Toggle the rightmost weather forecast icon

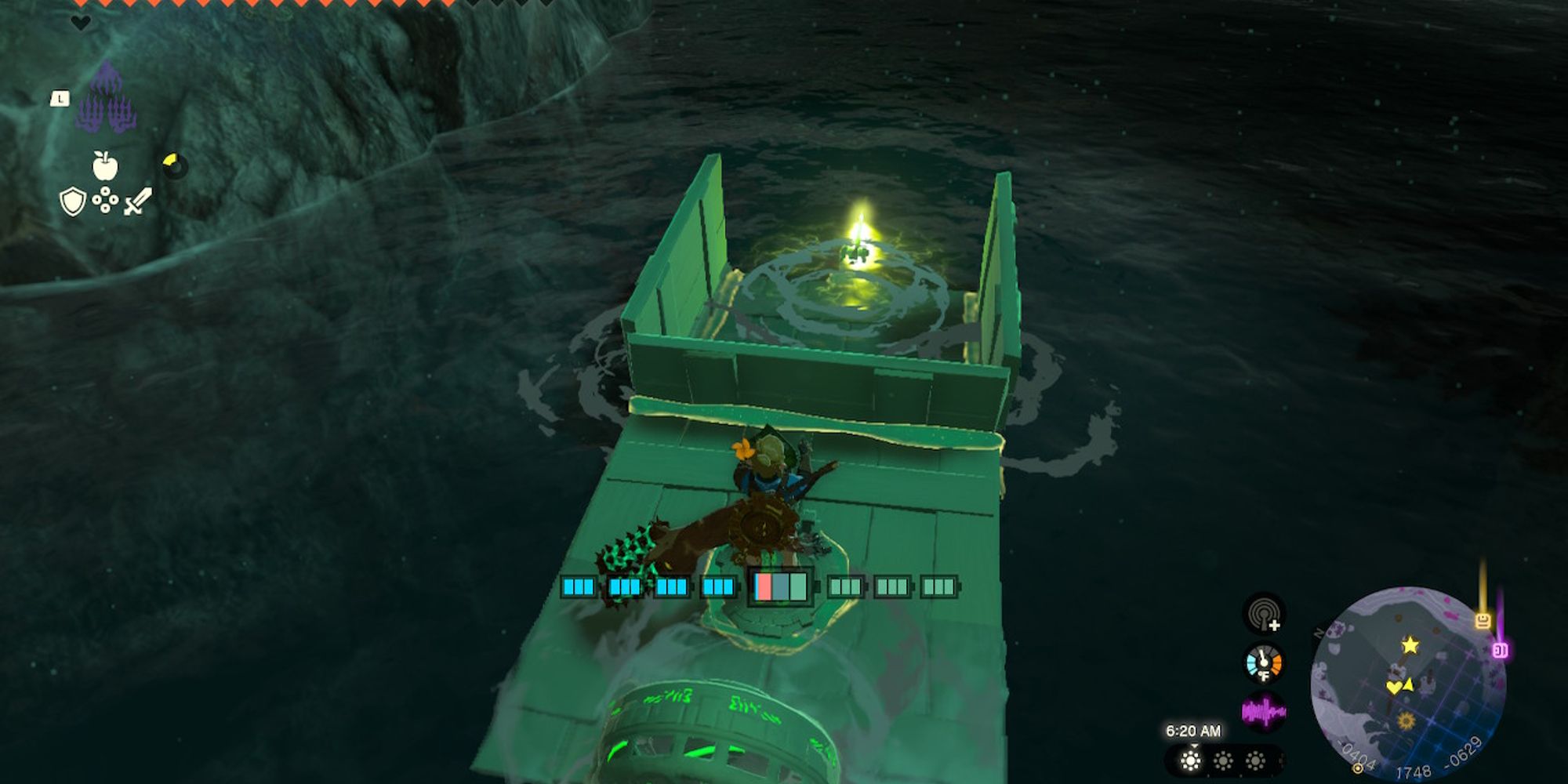tap(1255, 761)
